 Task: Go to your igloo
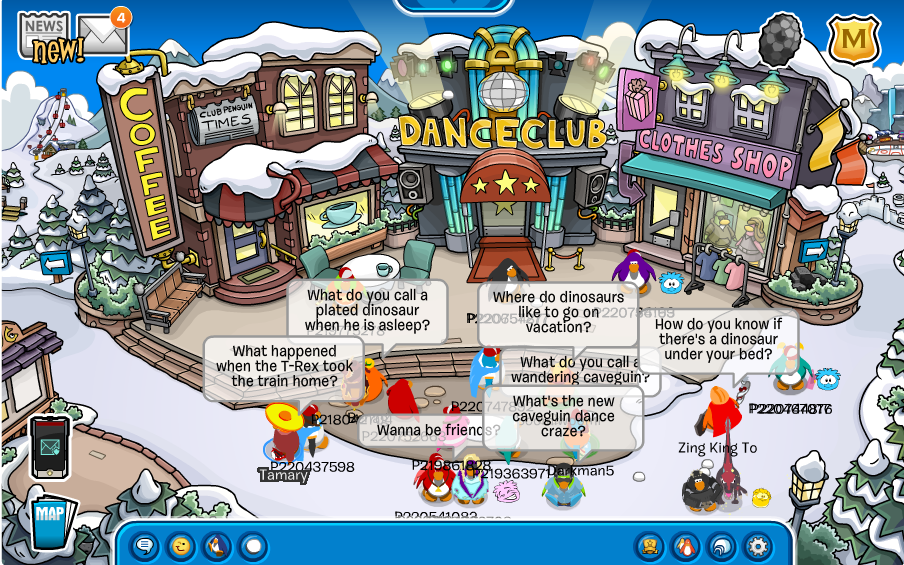(x=722, y=546)
